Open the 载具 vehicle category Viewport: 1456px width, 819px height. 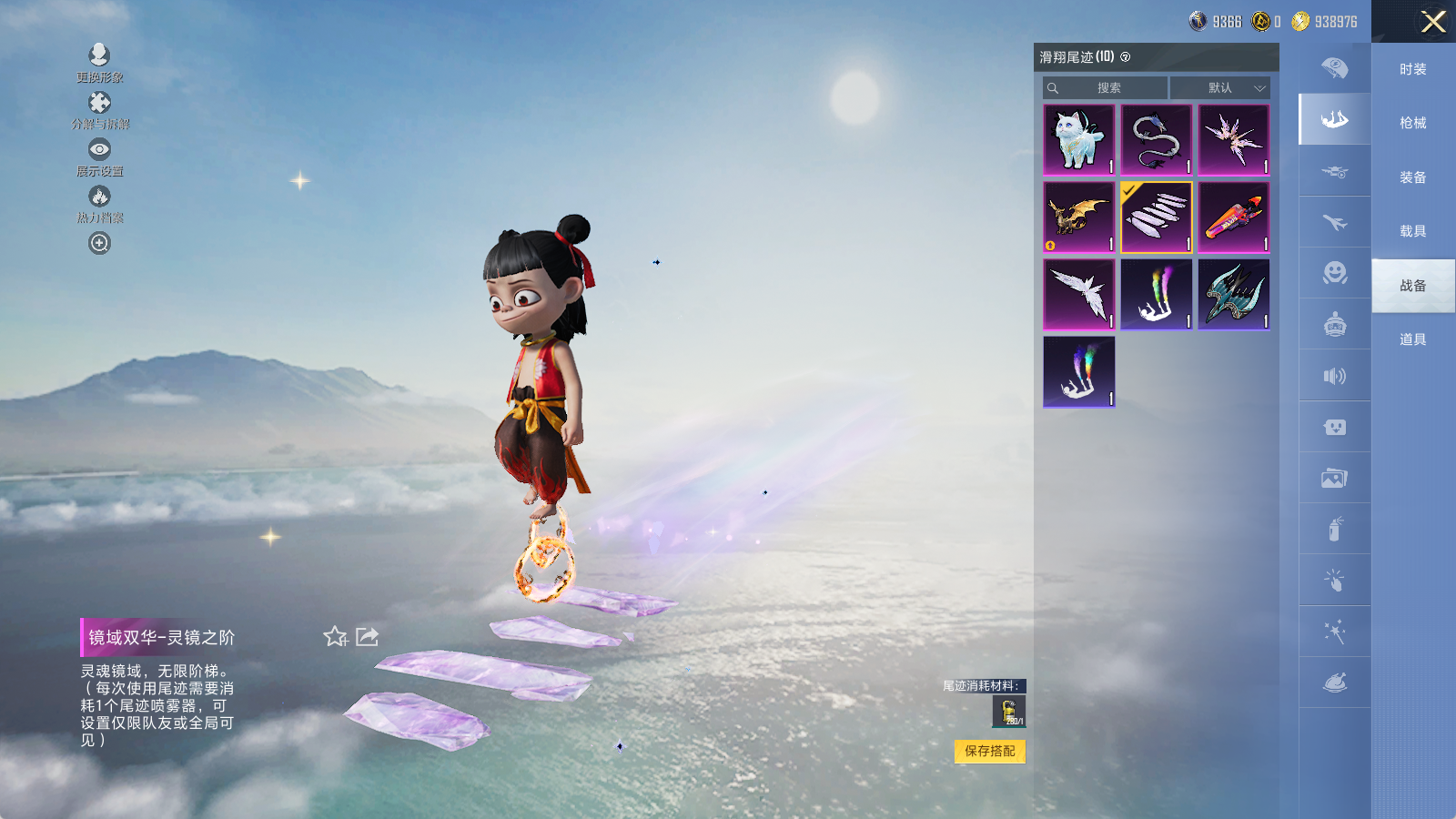pyautogui.click(x=1412, y=231)
